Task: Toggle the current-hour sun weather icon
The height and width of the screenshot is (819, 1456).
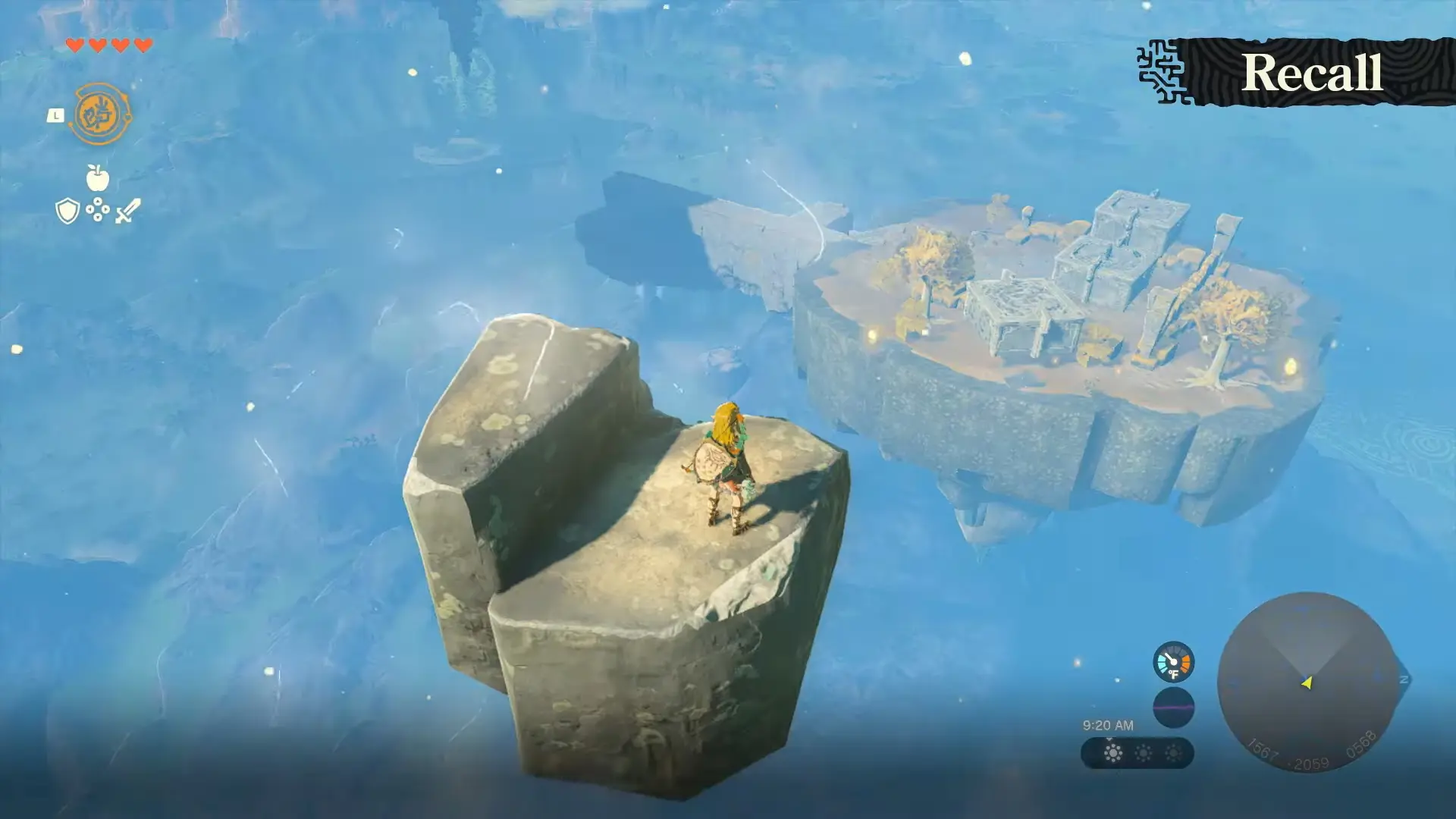Action: 1113,753
